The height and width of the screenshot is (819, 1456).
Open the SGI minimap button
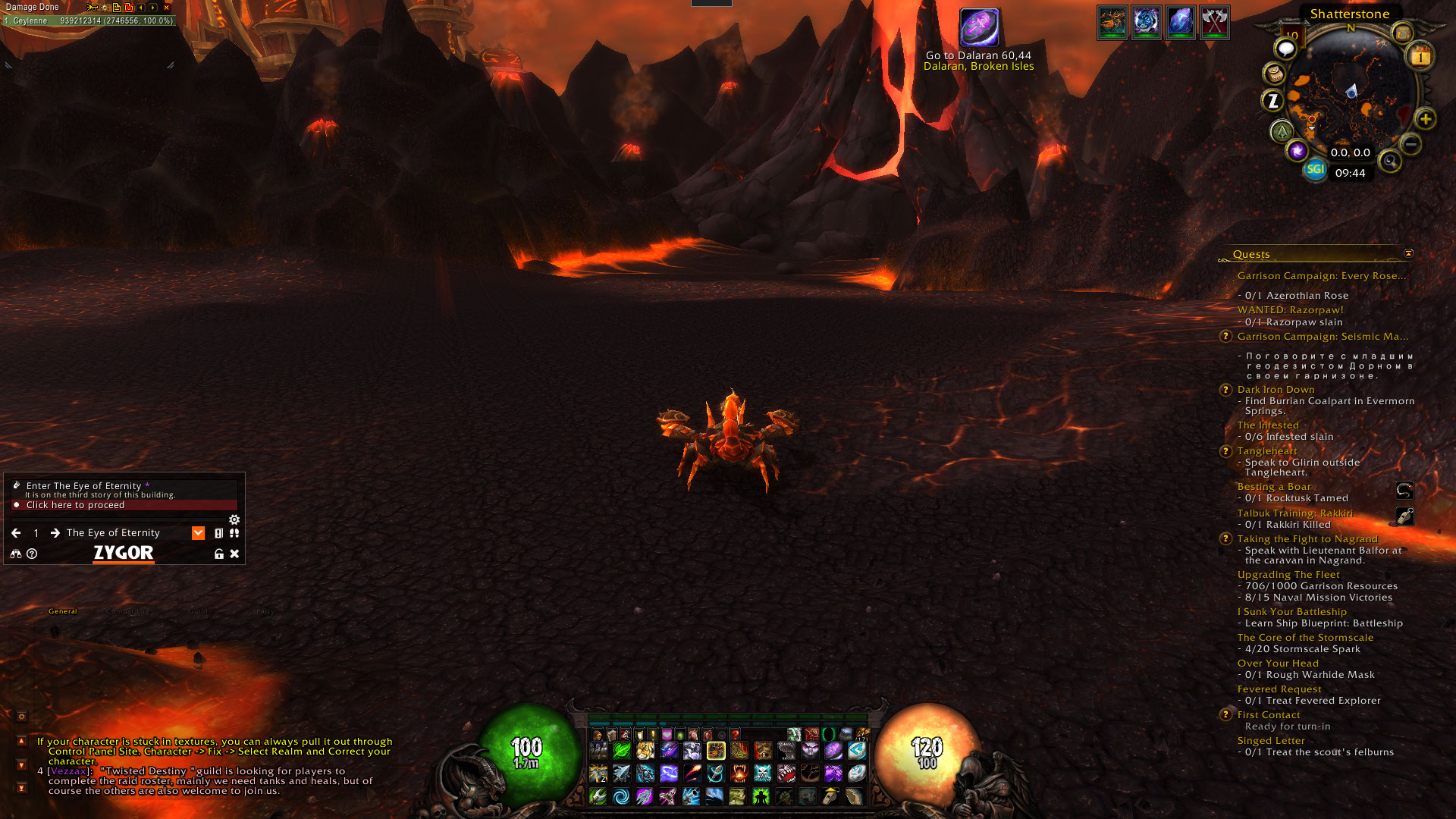(x=1315, y=169)
